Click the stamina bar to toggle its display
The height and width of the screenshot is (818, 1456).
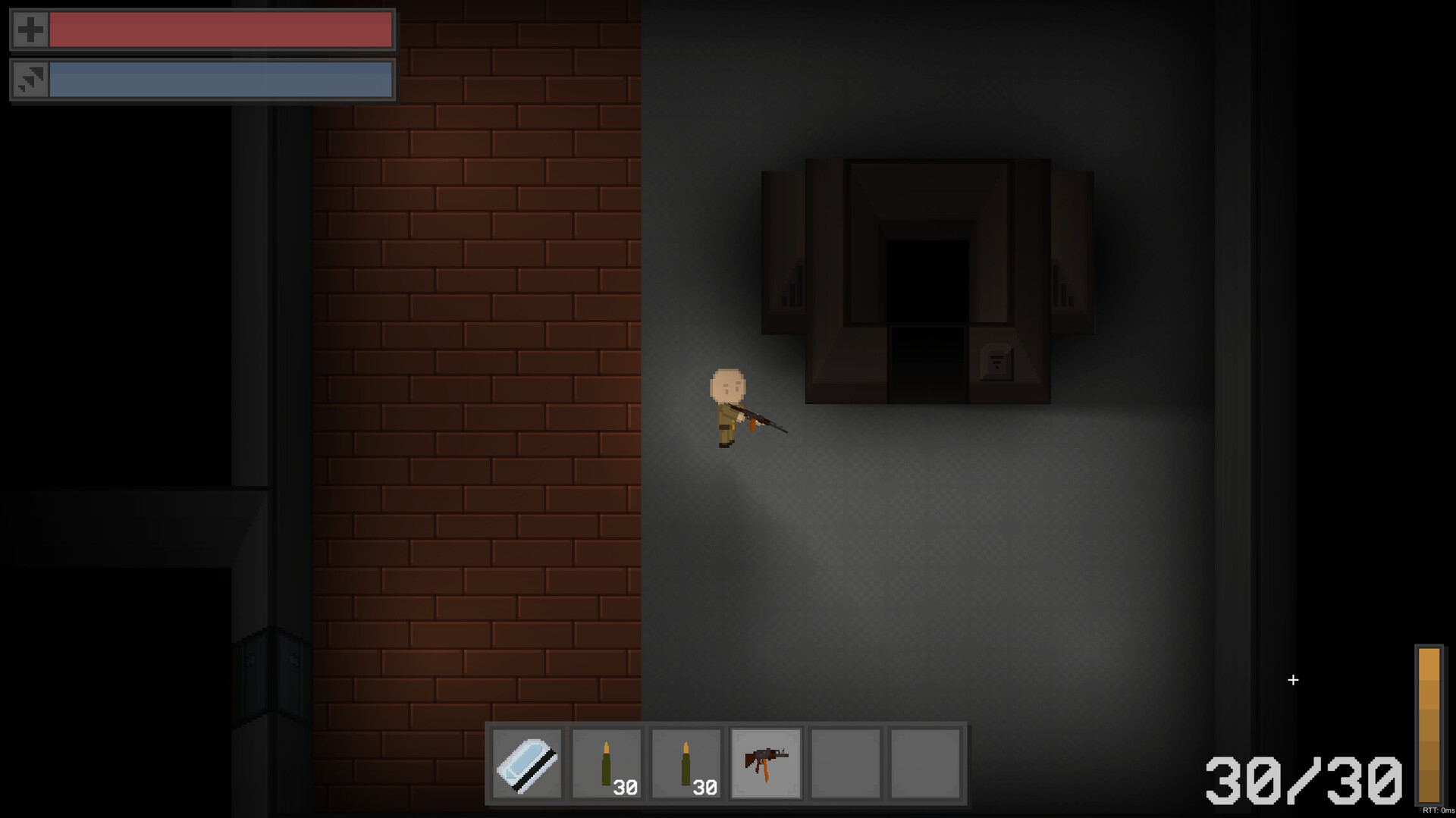[220, 80]
